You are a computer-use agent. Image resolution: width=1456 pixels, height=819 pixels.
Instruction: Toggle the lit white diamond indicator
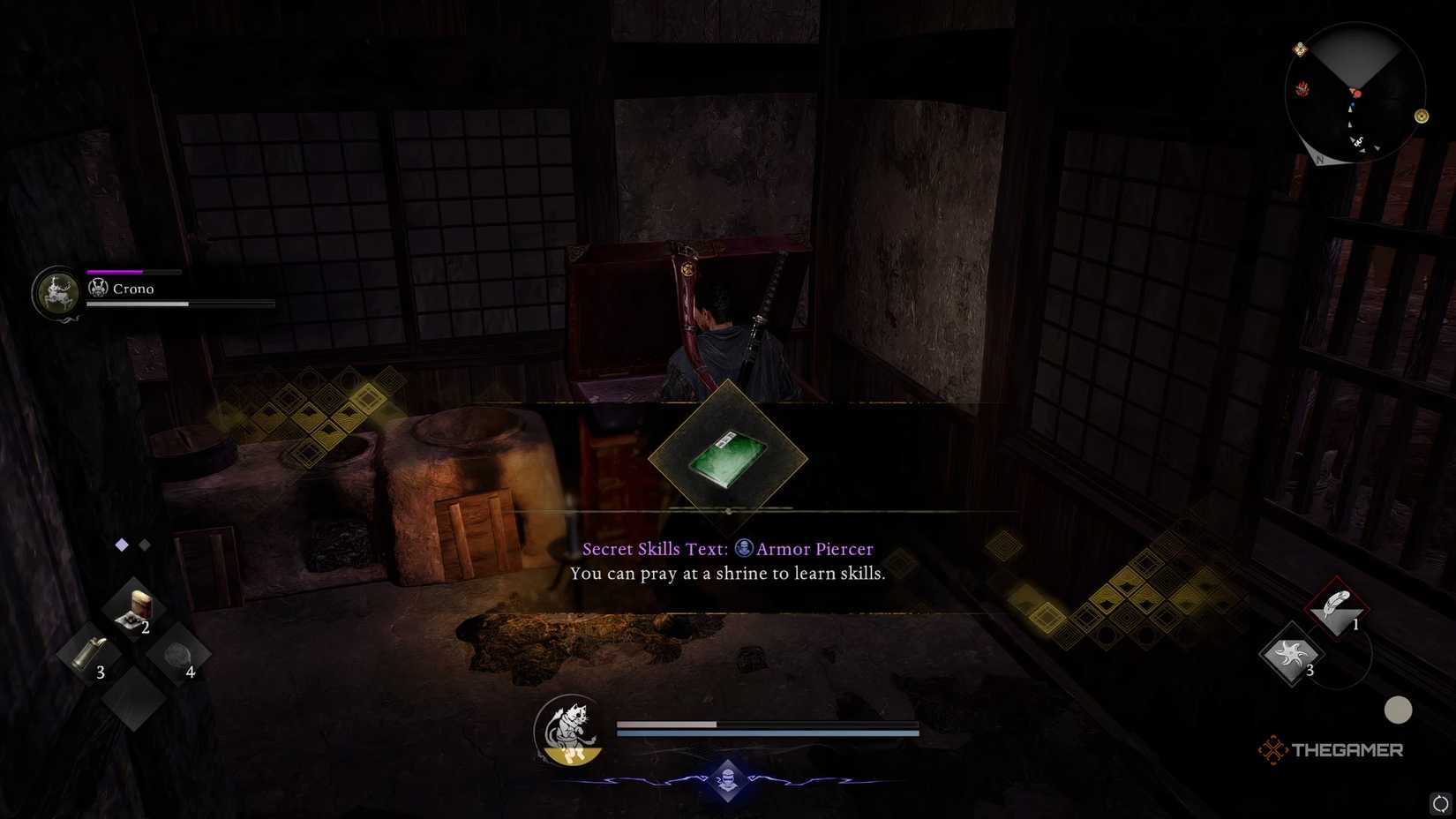[x=120, y=545]
